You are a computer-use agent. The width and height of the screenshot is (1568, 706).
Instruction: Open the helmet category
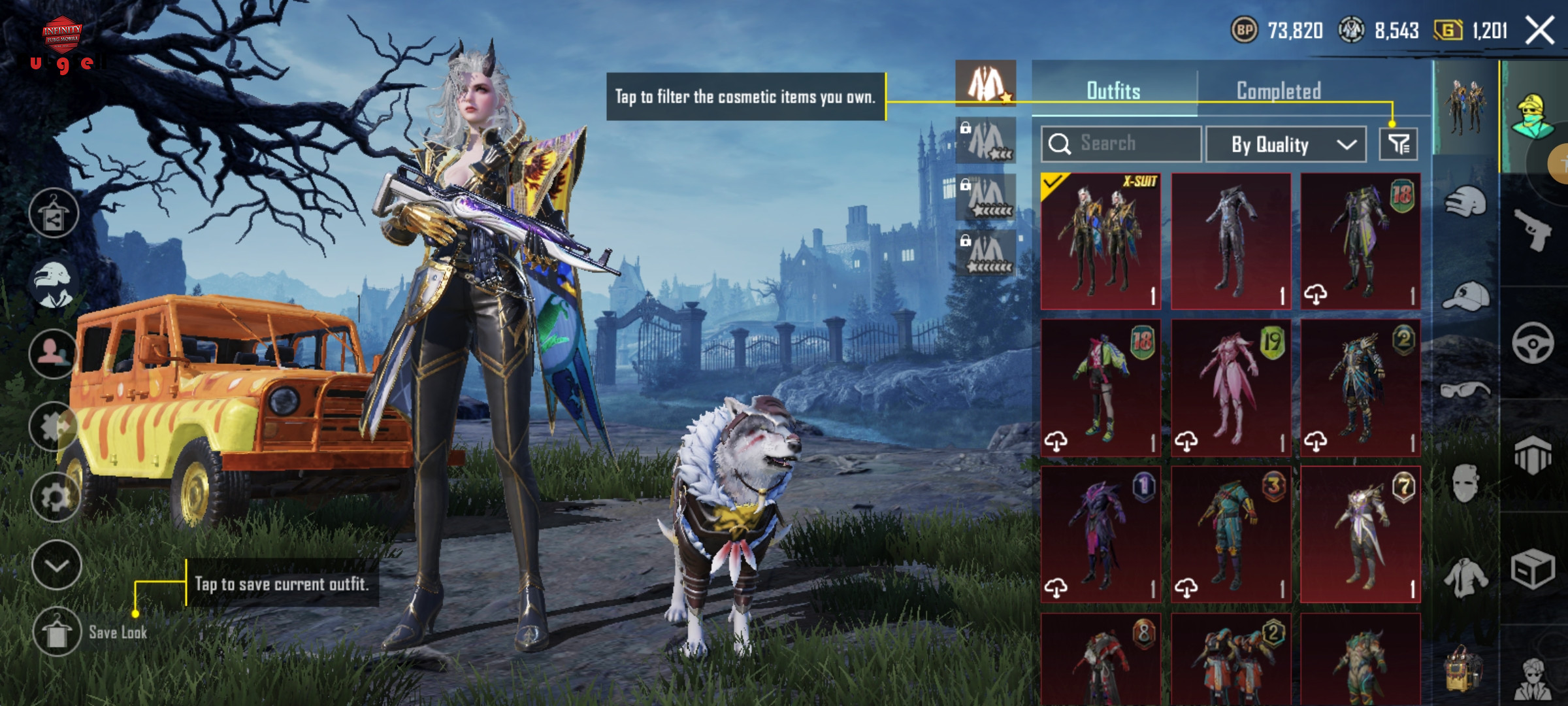click(1465, 202)
